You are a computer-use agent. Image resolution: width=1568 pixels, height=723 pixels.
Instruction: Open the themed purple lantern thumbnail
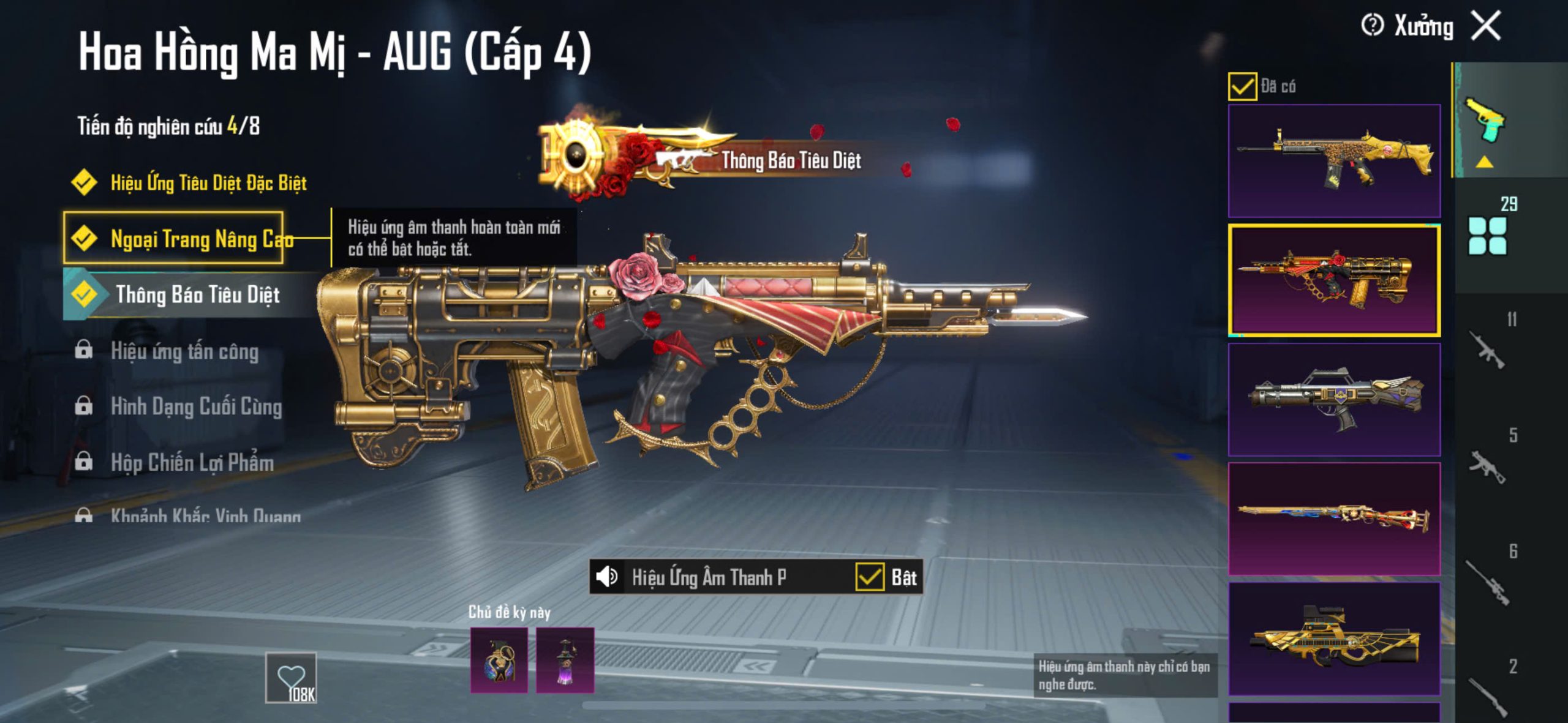click(x=565, y=660)
